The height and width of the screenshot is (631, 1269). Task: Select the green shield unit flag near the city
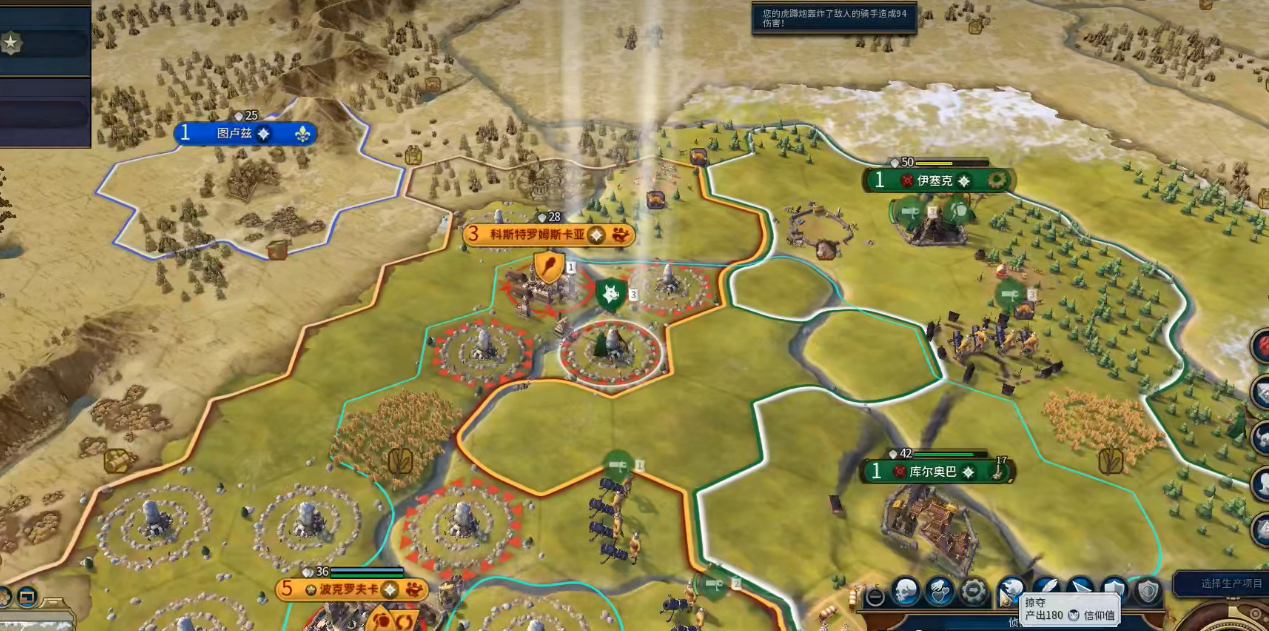click(x=609, y=295)
